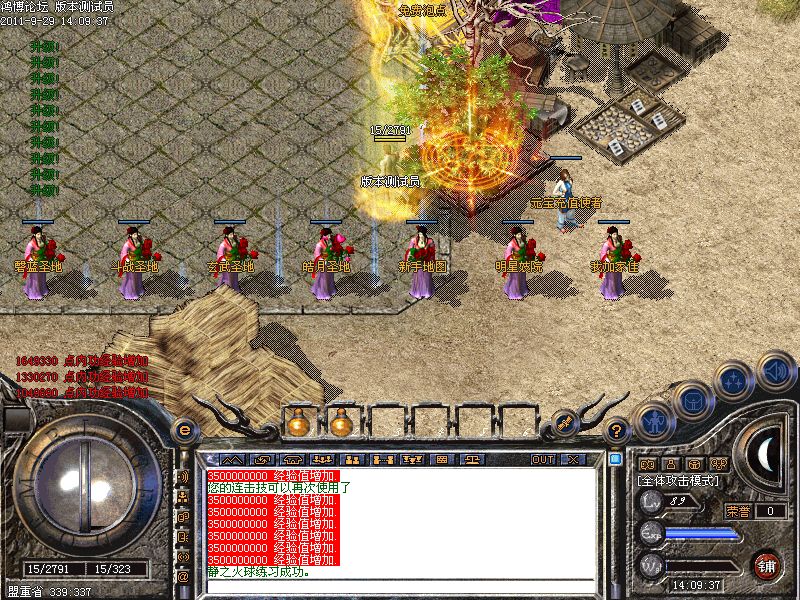Screen dimensions: 800x600
Task: Open the four-star skills orb button
Action: [x=736, y=379]
